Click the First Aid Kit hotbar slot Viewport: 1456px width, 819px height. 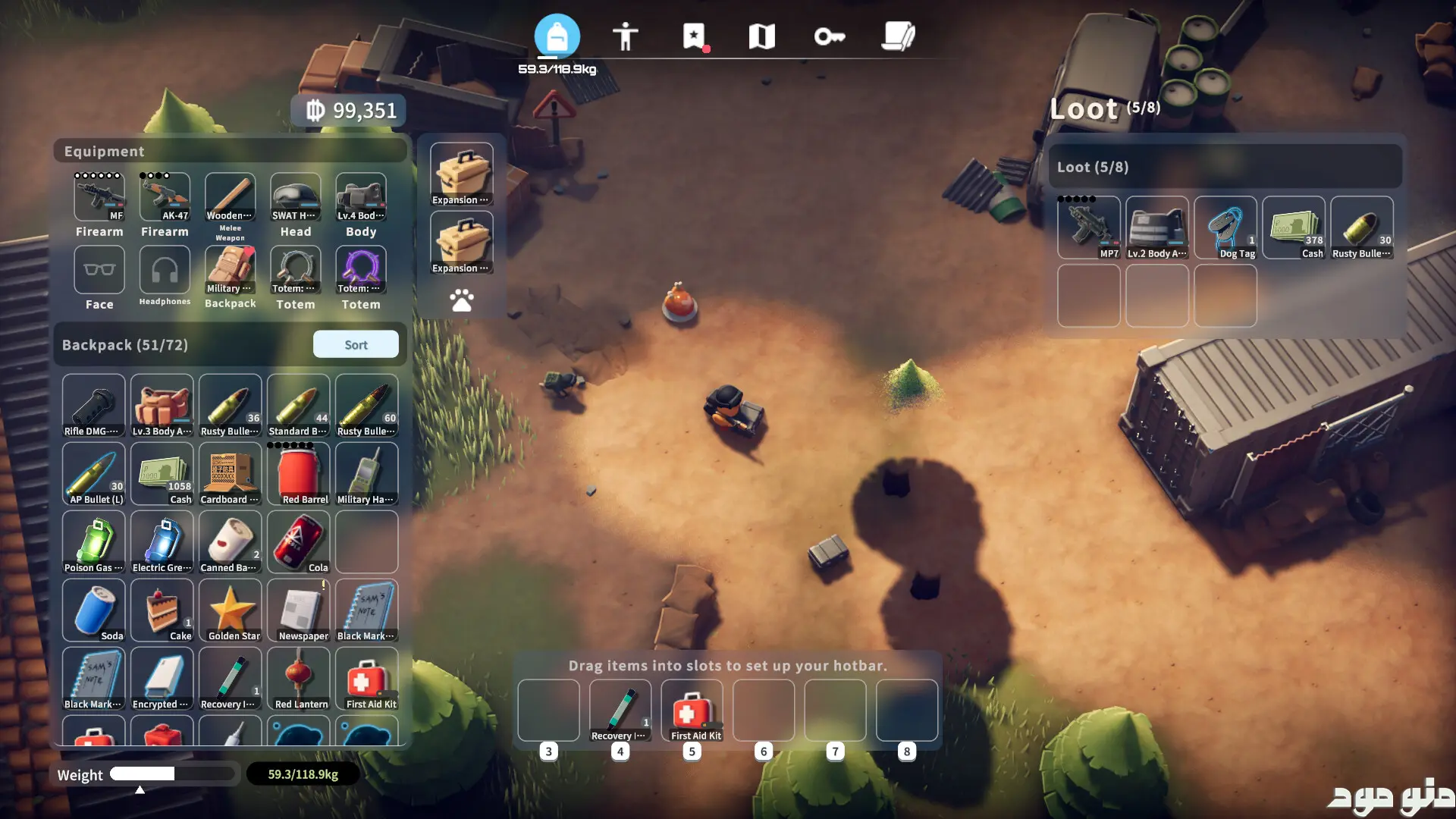click(x=692, y=711)
